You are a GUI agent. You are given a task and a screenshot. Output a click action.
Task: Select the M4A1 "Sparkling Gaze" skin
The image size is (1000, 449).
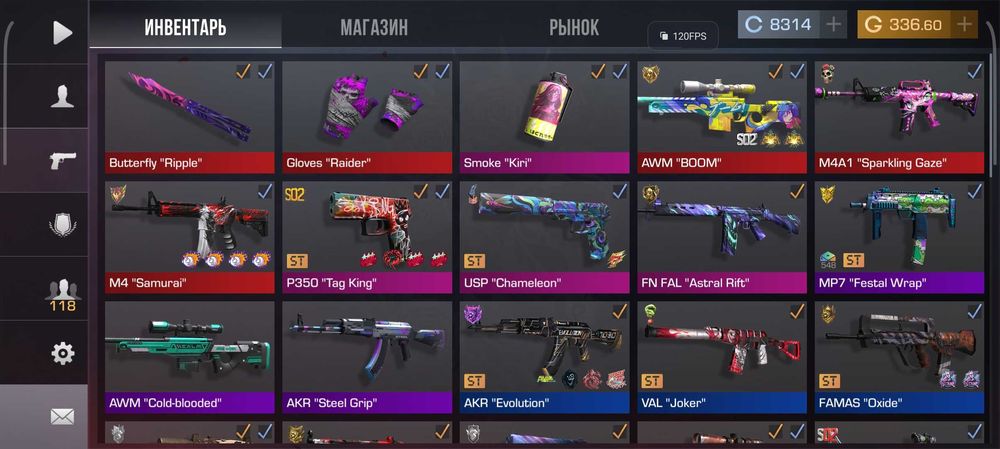(x=898, y=118)
